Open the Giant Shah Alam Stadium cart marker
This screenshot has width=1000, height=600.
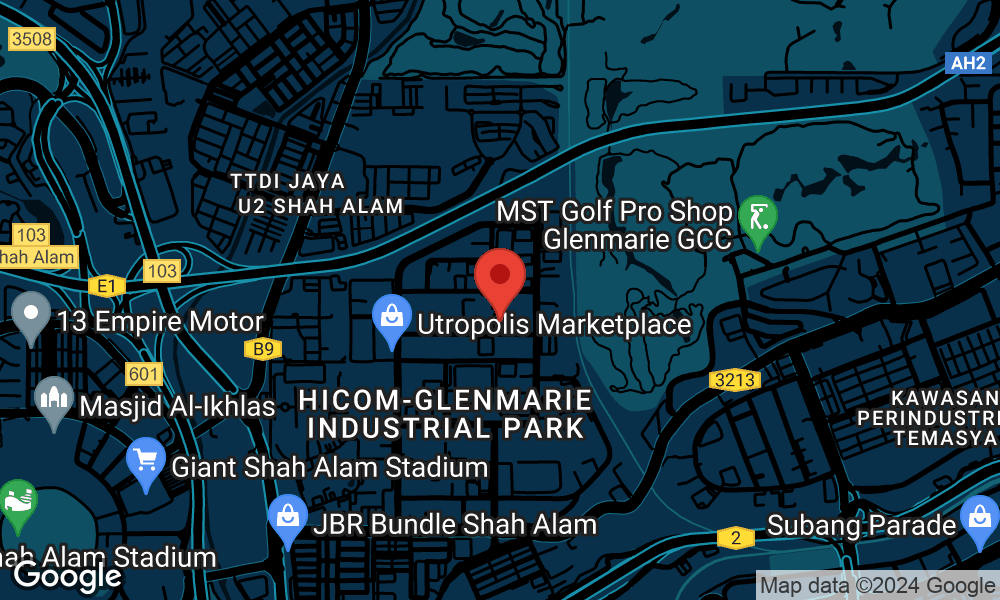click(x=146, y=461)
